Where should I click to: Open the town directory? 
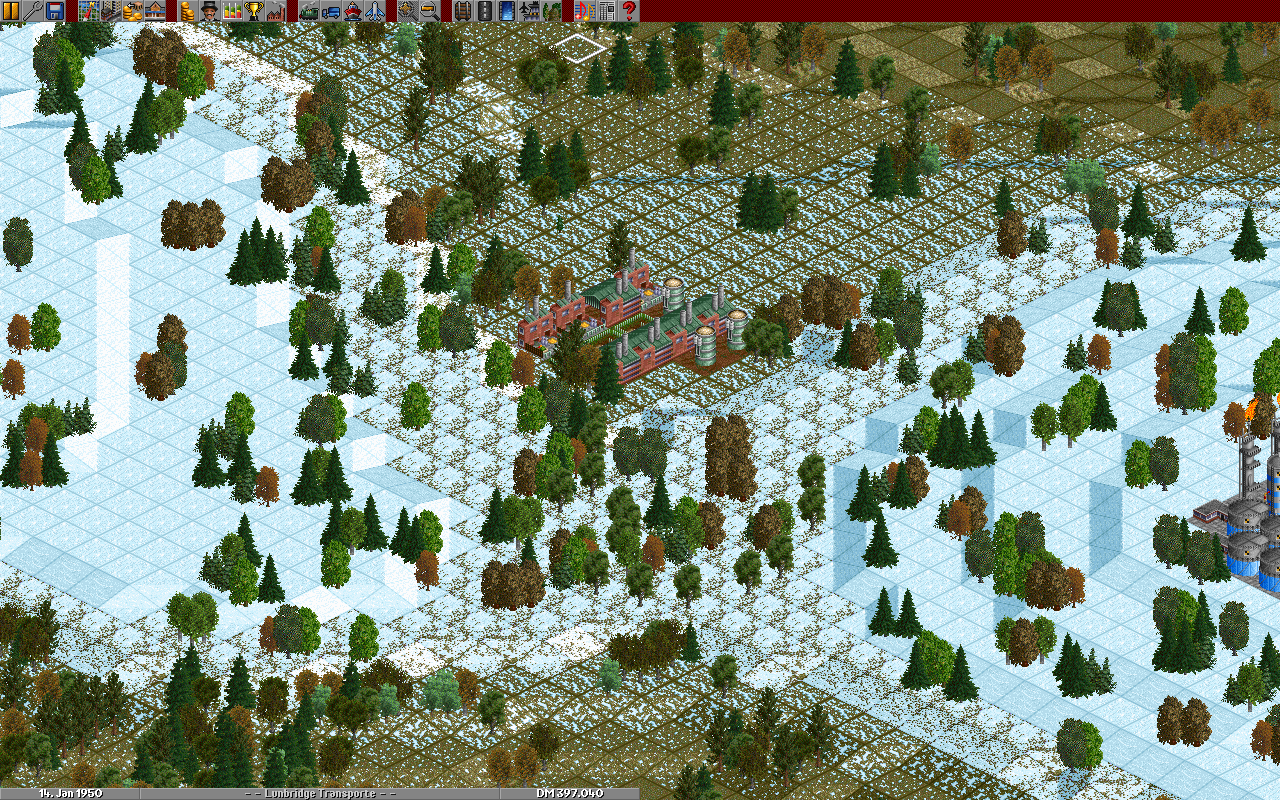109,11
